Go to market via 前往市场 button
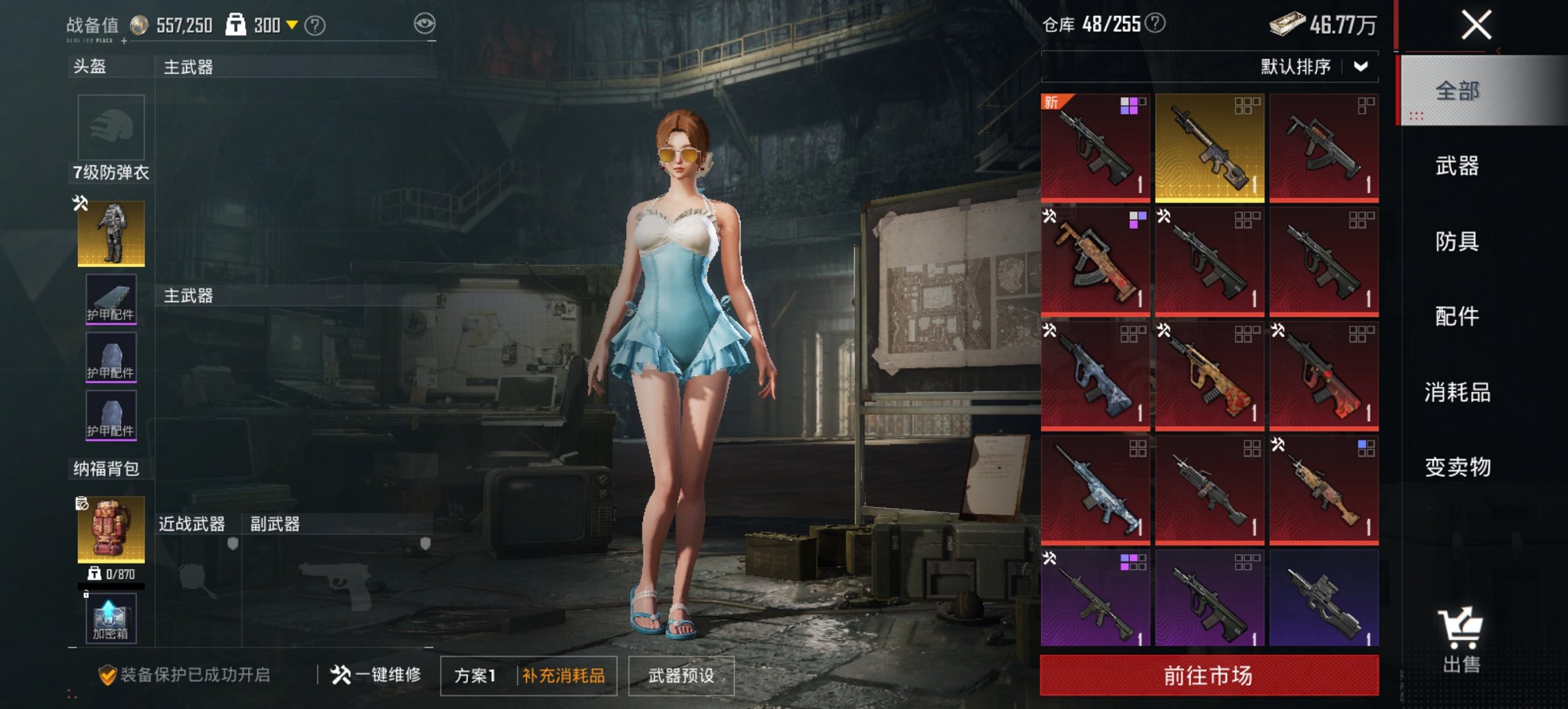The width and height of the screenshot is (1568, 709). pyautogui.click(x=1209, y=675)
